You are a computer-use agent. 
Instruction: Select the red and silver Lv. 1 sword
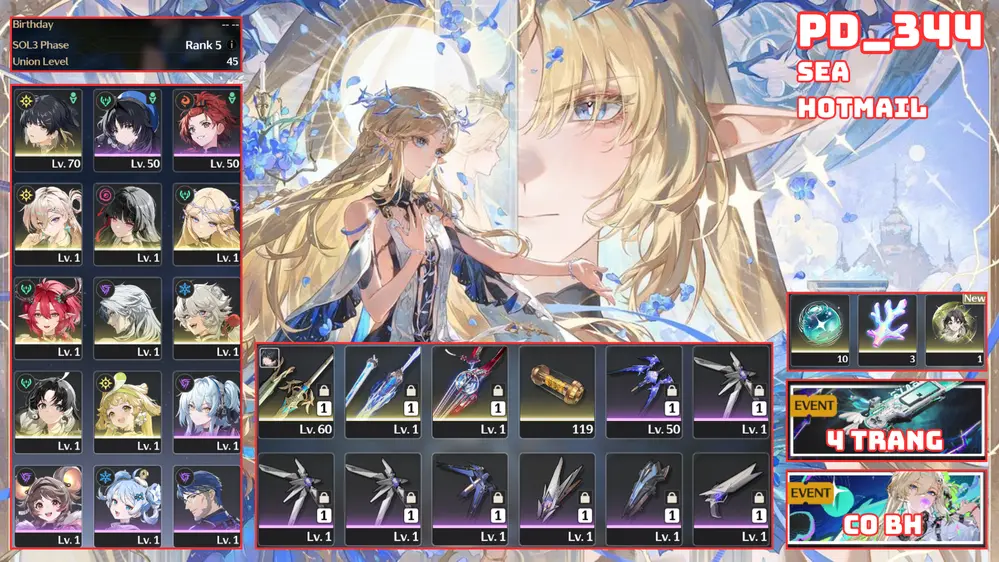click(469, 391)
